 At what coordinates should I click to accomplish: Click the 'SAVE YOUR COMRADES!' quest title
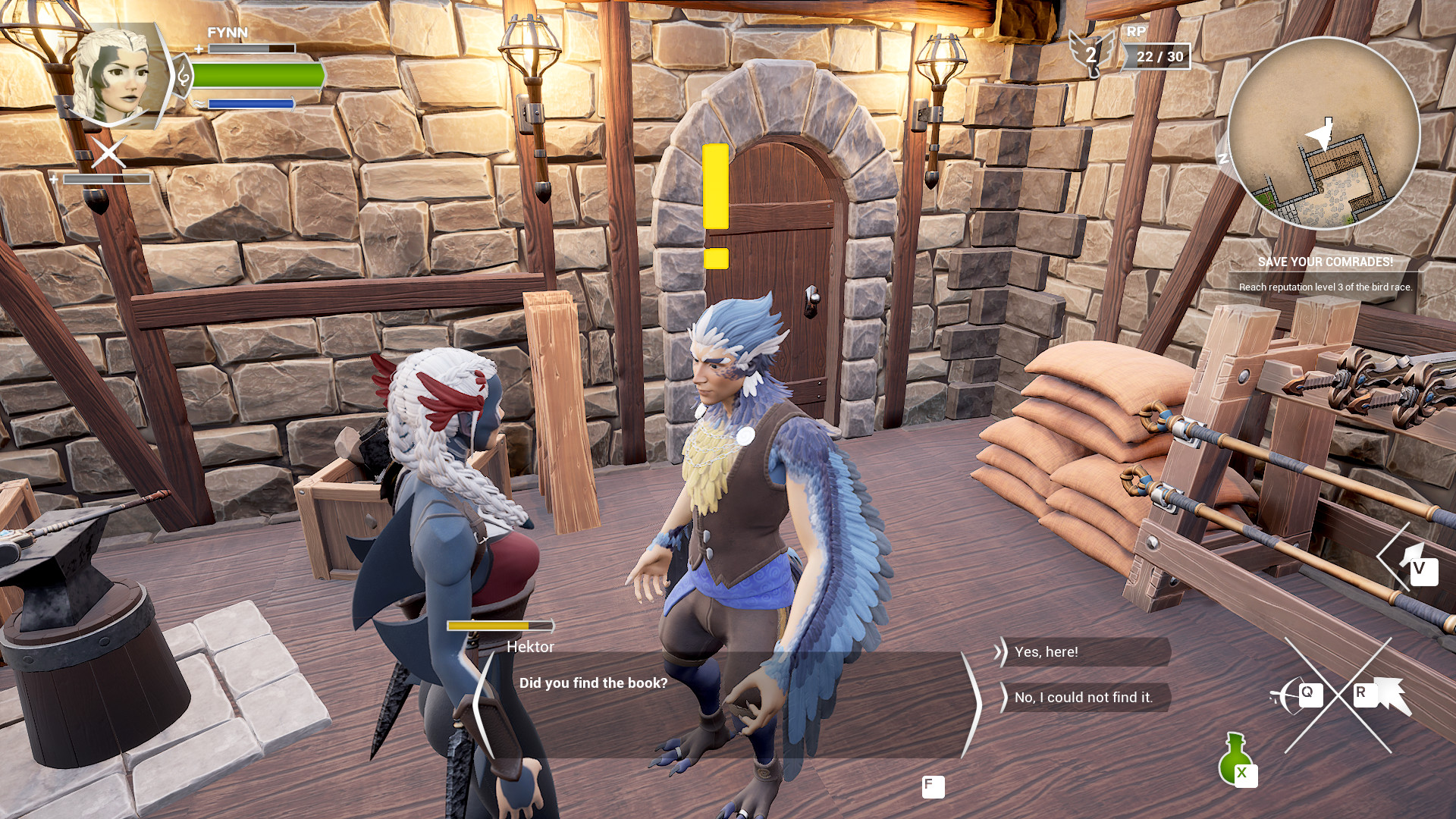coord(1325,263)
